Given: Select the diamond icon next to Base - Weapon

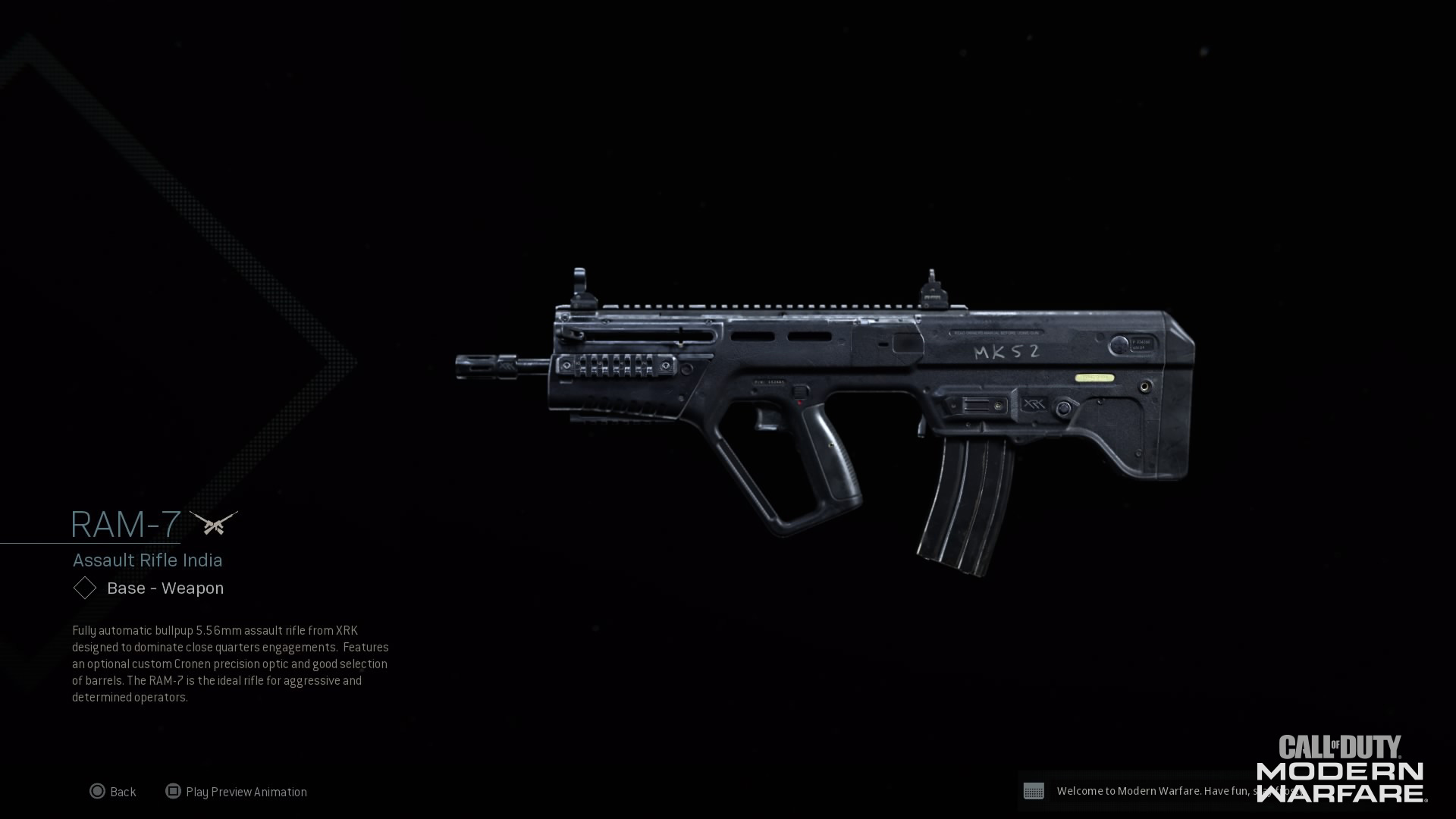Looking at the screenshot, I should (84, 588).
